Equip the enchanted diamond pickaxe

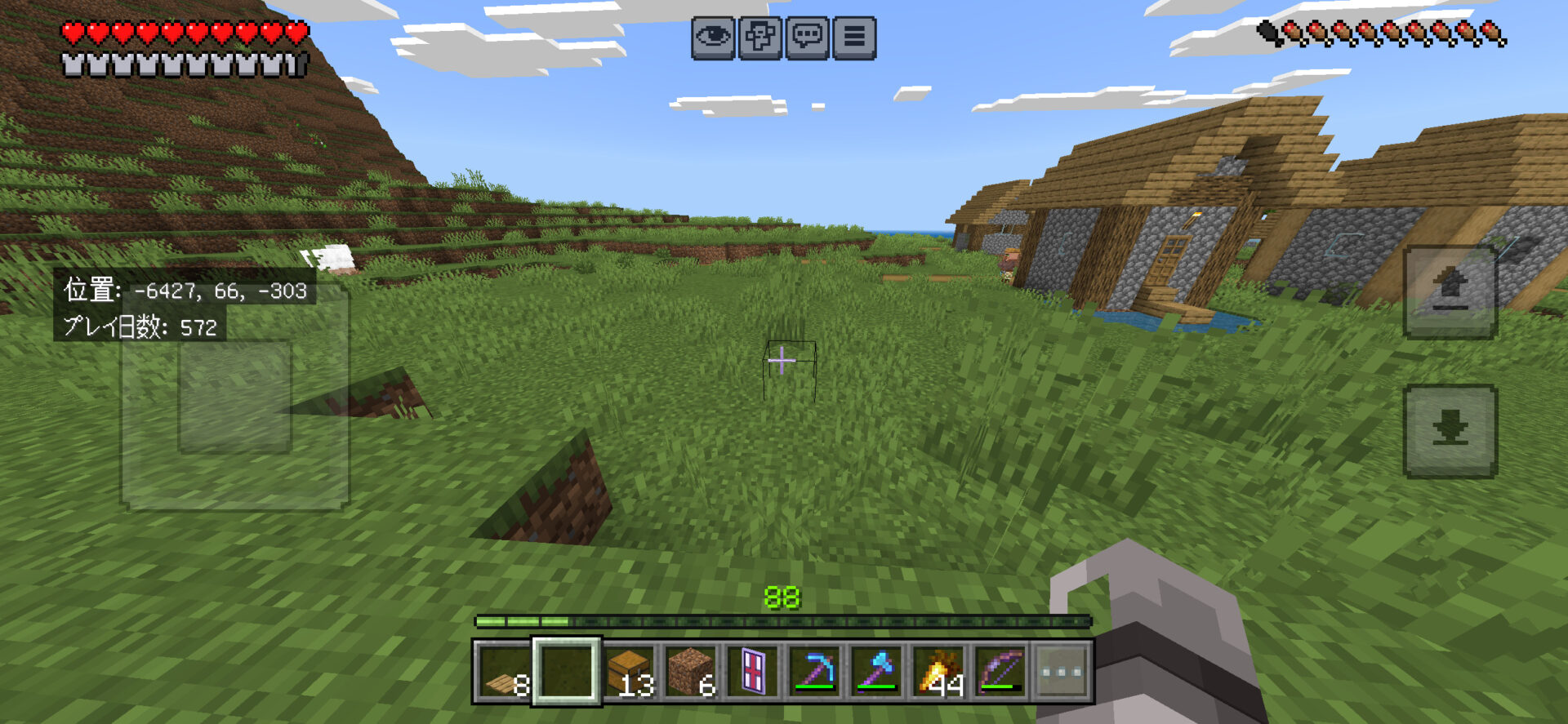tap(815, 673)
